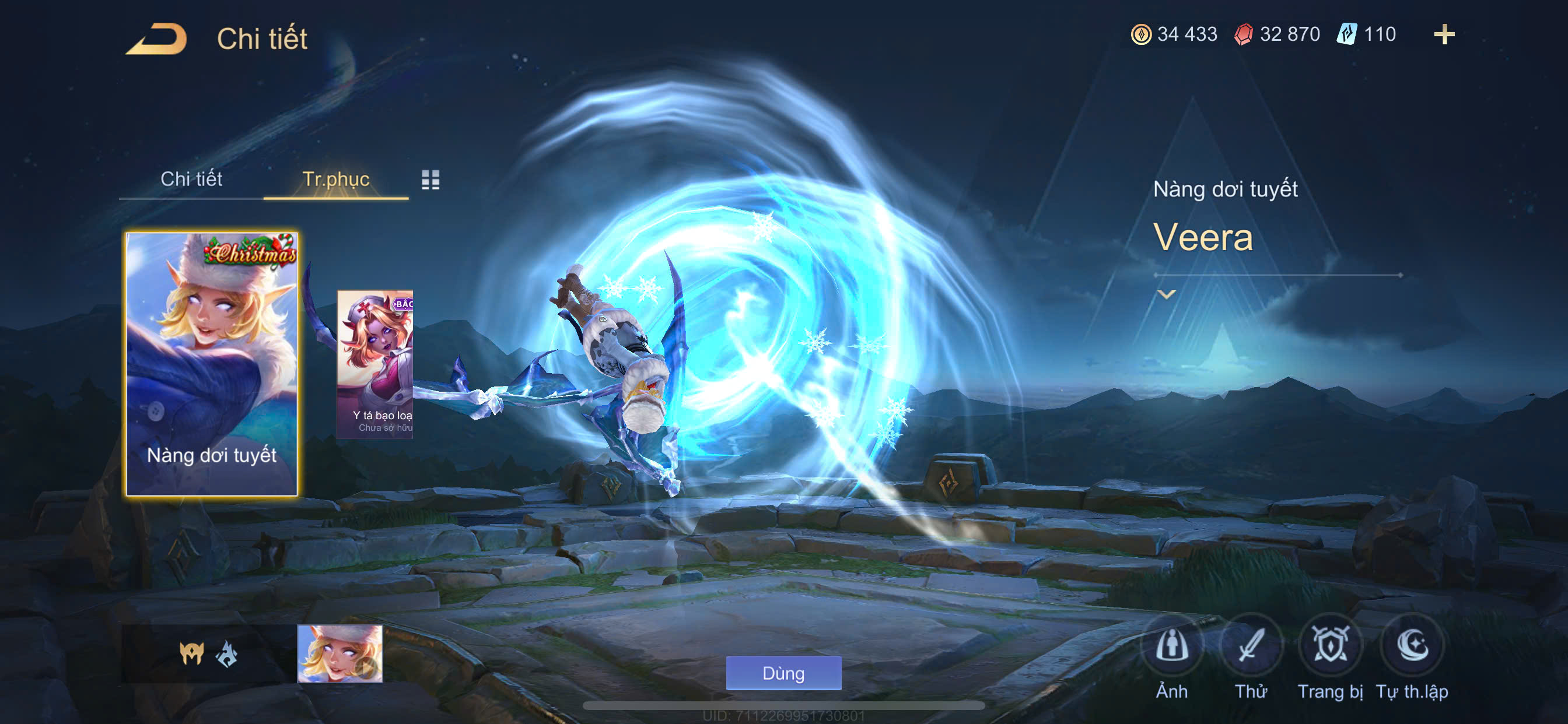Play the Veera skin preview thumbnail
Screen dimensions: 1568x724
(x=339, y=654)
